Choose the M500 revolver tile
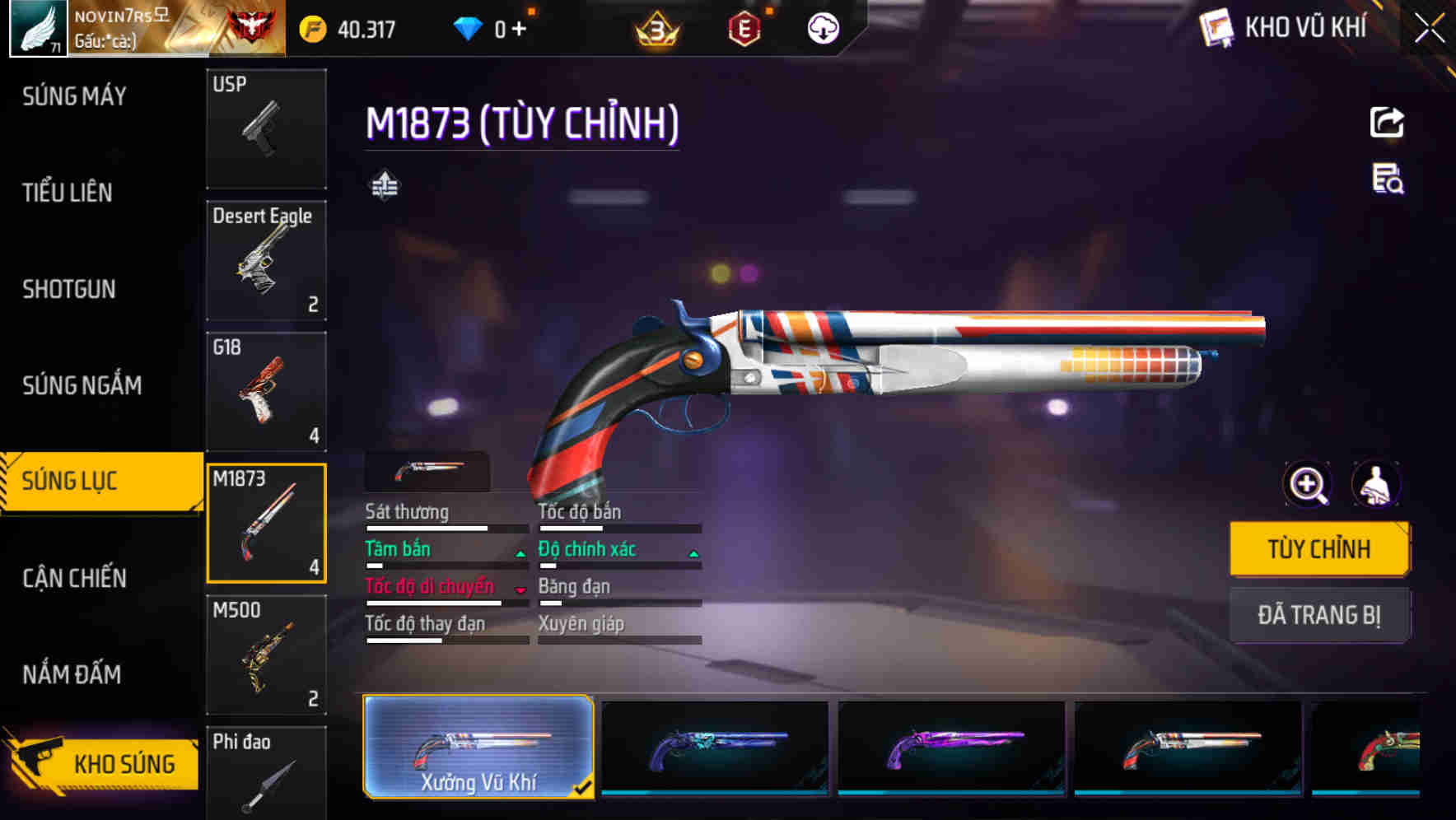Viewport: 1456px width, 820px height. [266, 655]
